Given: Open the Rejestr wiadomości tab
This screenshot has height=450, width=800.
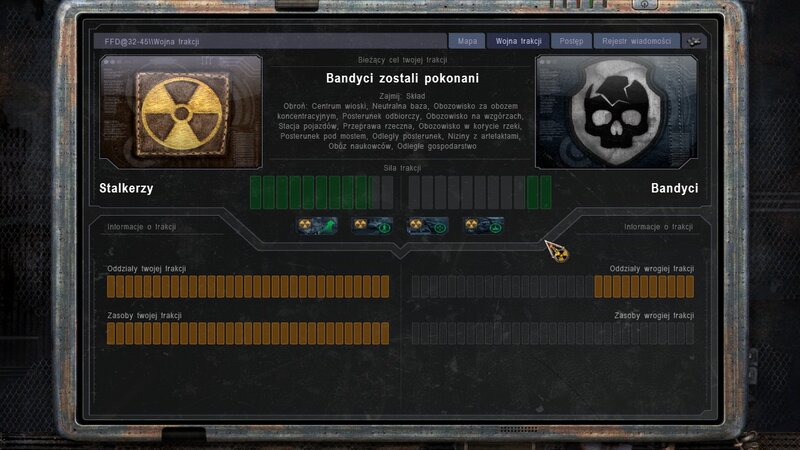Looking at the screenshot, I should [637, 42].
